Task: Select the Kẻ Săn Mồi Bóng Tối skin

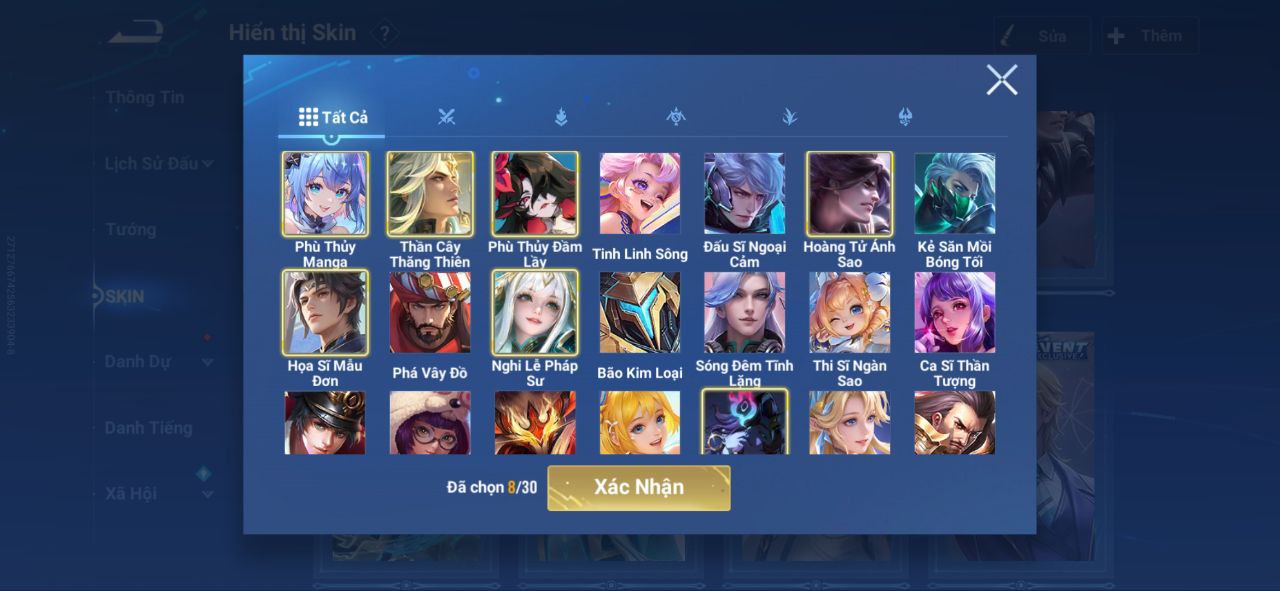Action: [x=954, y=194]
